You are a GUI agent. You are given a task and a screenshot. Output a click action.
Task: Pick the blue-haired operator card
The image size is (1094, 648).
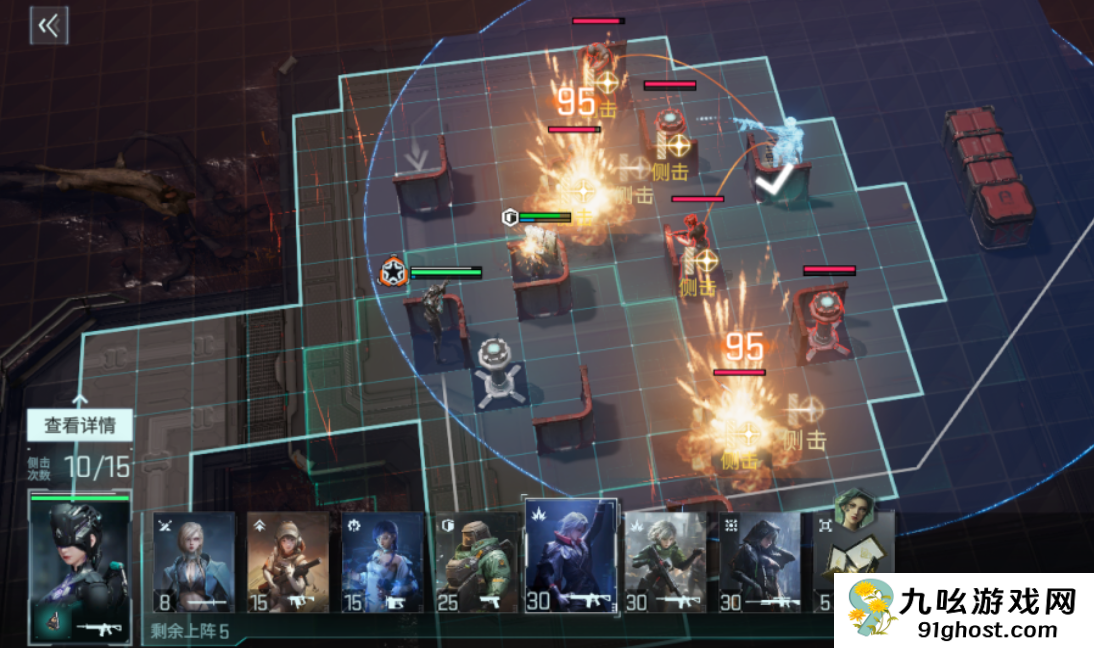tap(383, 562)
